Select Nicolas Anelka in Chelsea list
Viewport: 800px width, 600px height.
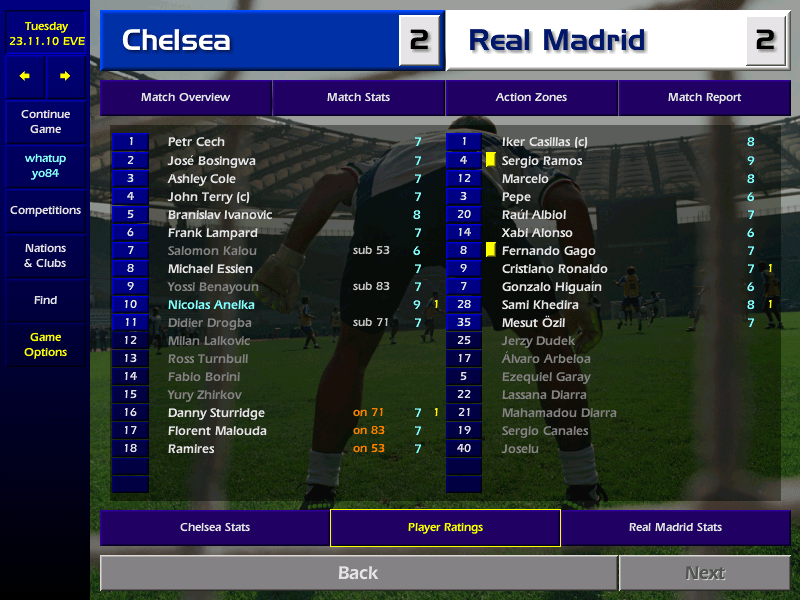pyautogui.click(x=211, y=304)
